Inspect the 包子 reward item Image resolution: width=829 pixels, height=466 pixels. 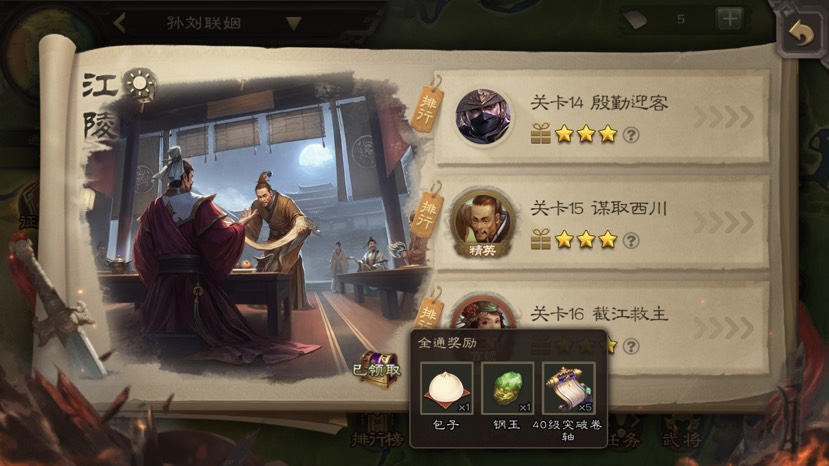click(x=446, y=389)
